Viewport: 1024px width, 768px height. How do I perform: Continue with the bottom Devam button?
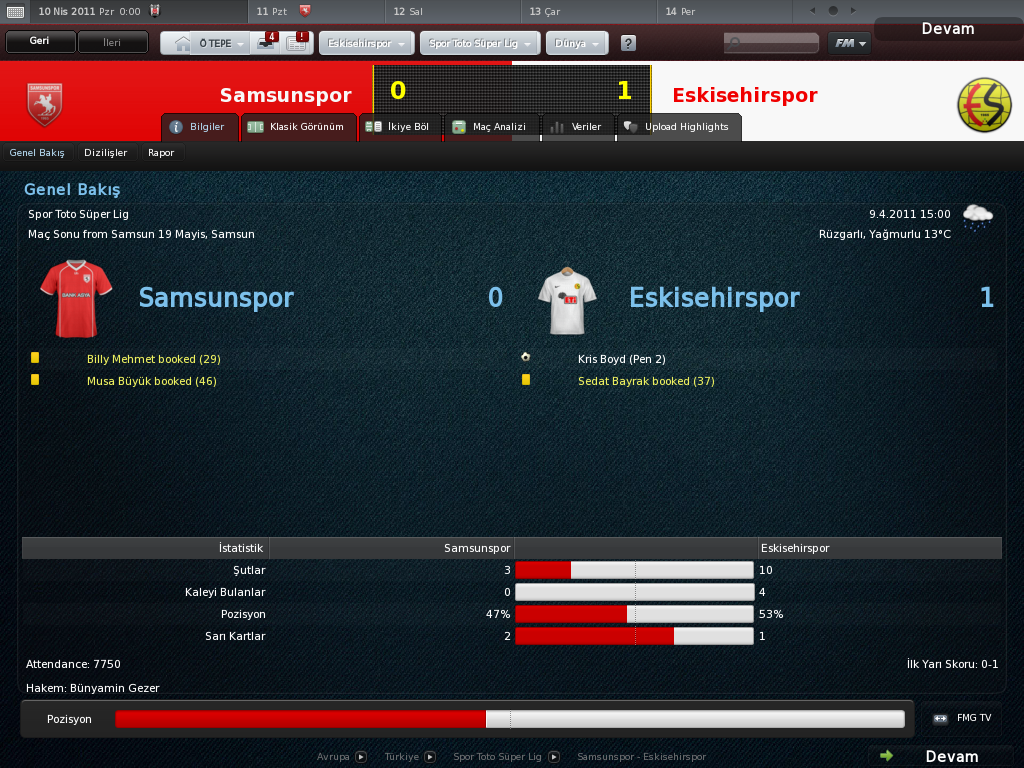(941, 756)
